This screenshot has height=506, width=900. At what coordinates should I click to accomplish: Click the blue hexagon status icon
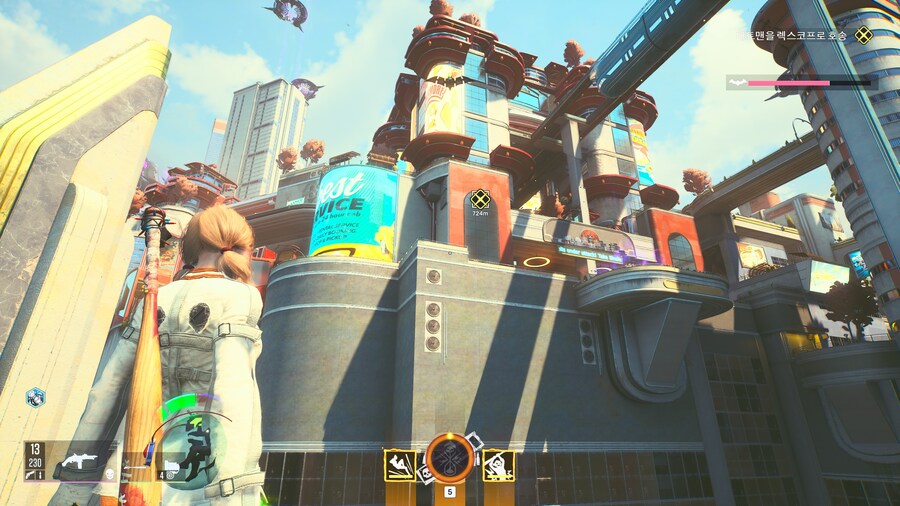pos(35,397)
